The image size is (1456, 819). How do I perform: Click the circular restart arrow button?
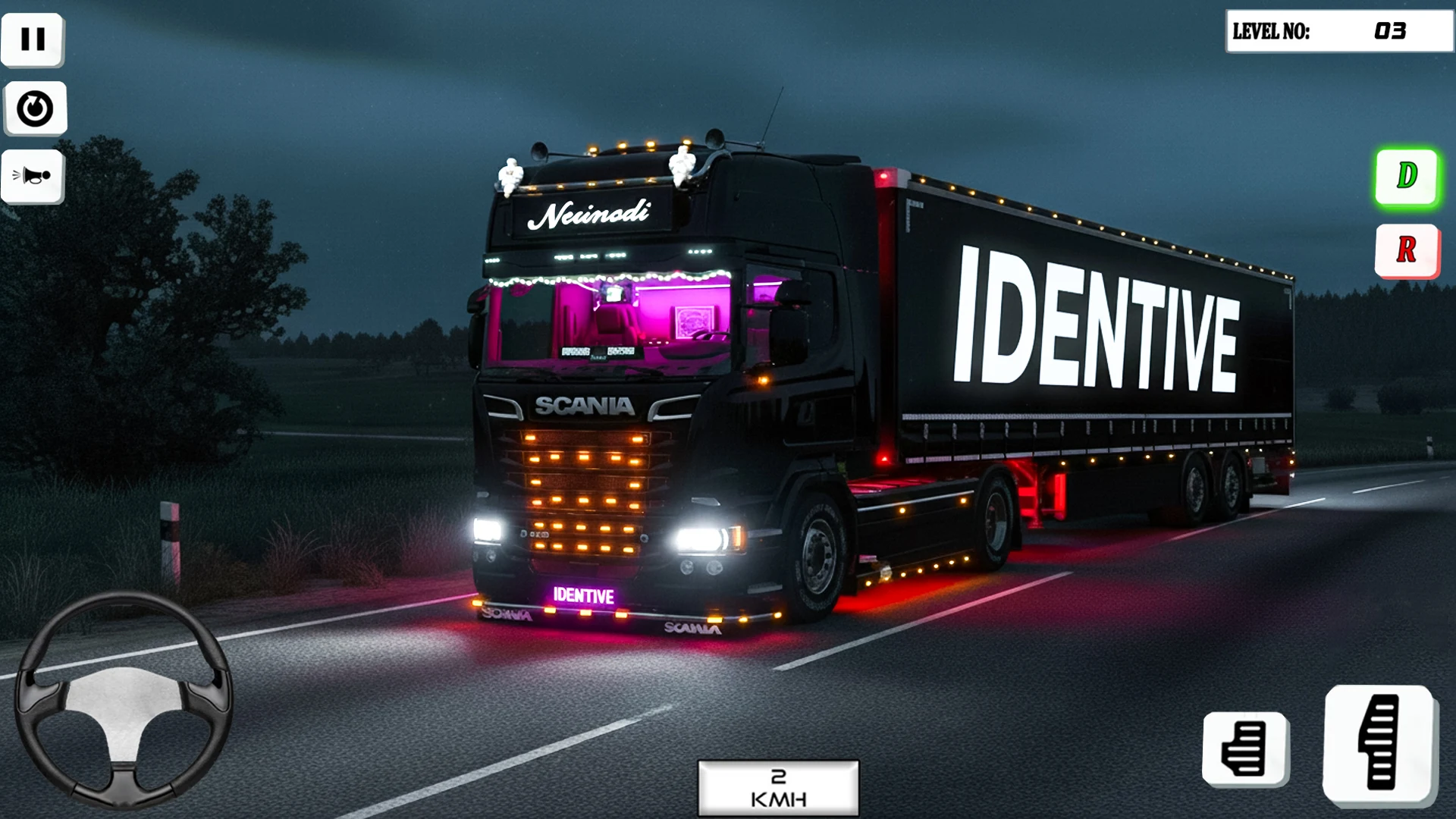[x=35, y=108]
